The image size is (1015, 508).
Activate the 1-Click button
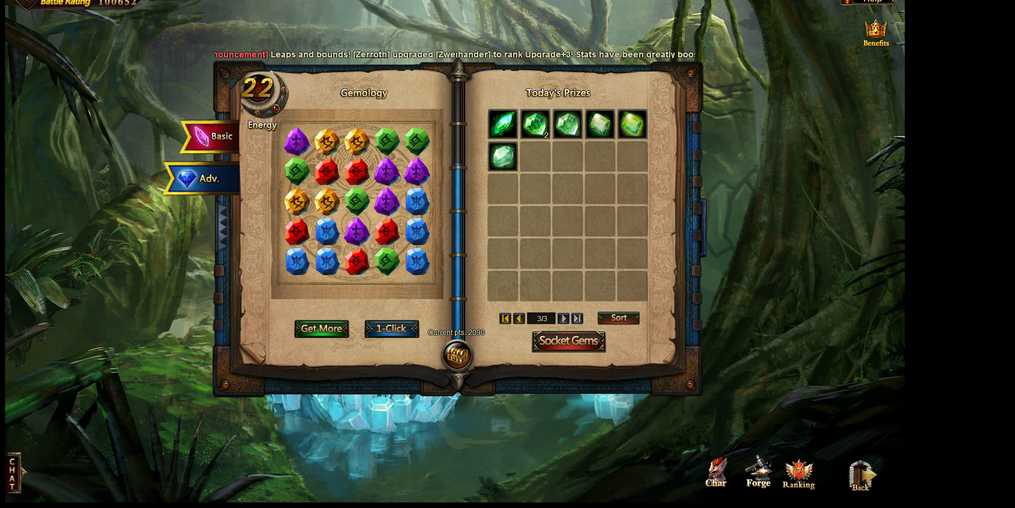point(391,329)
